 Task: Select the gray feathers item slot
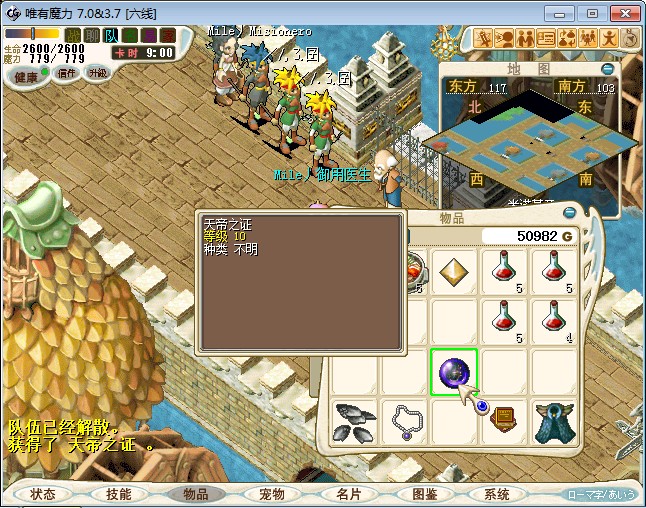pos(354,421)
